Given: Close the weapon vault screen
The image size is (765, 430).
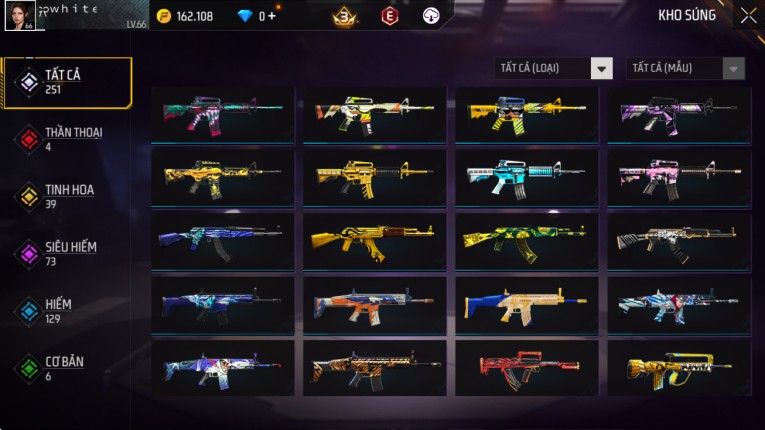Looking at the screenshot, I should pyautogui.click(x=748, y=16).
